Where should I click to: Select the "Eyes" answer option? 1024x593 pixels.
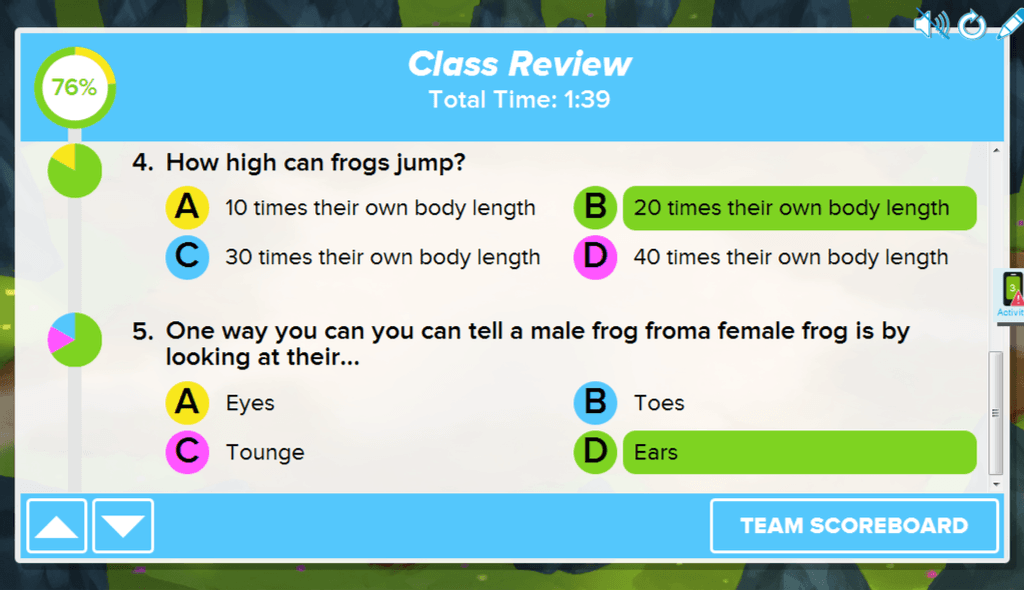[250, 403]
